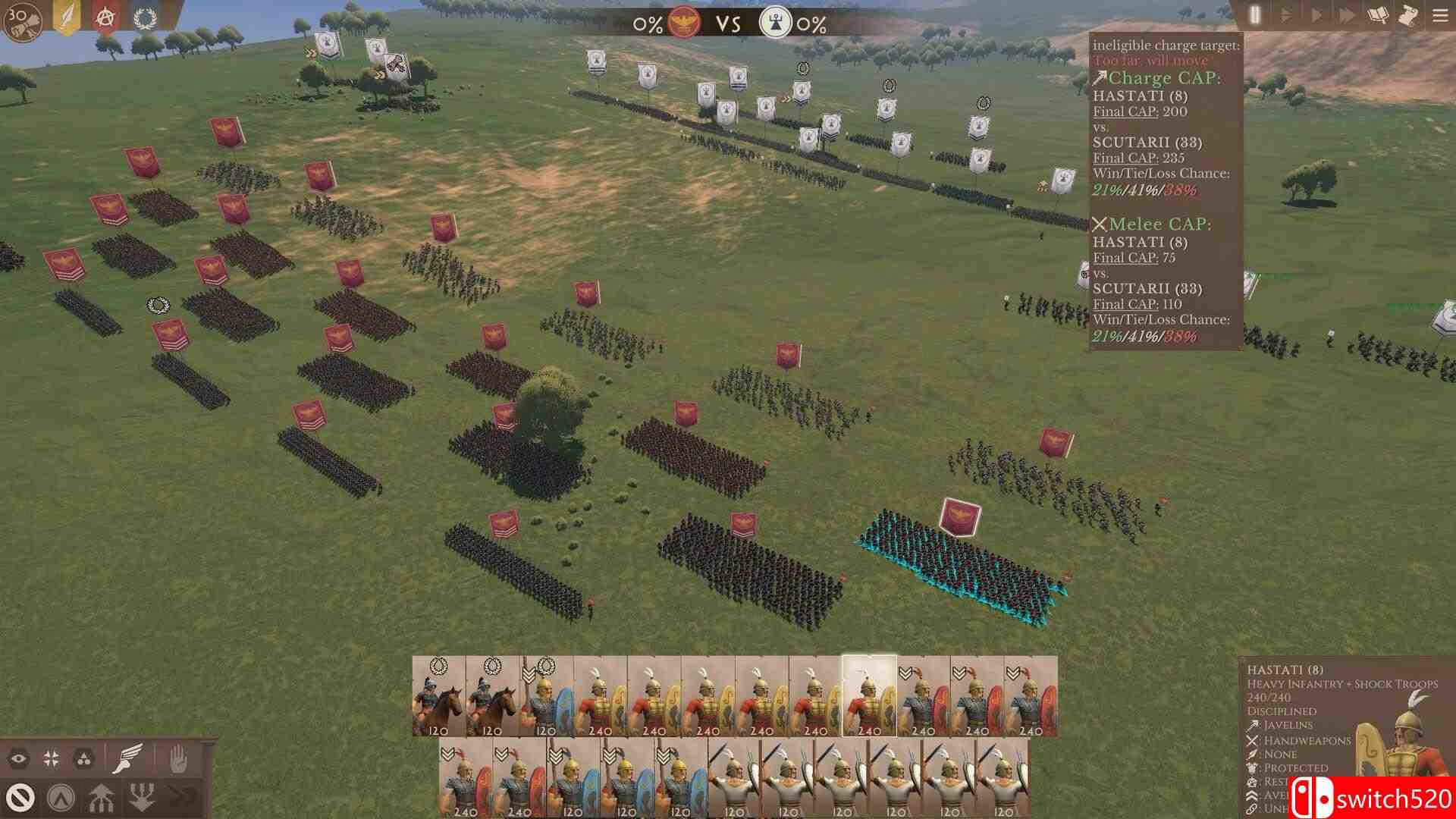Screen dimensions: 1456x819
Task: Click the arrows-converge formation icon
Action: click(x=52, y=758)
